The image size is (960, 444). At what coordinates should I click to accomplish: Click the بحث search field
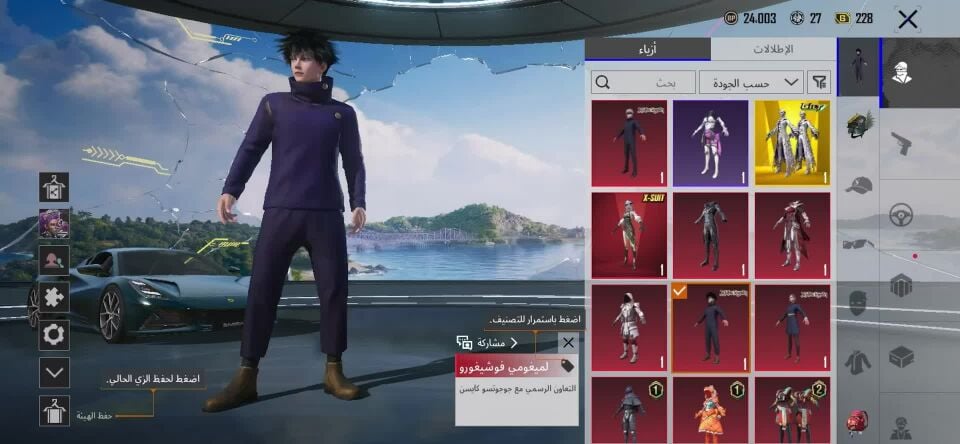click(643, 82)
